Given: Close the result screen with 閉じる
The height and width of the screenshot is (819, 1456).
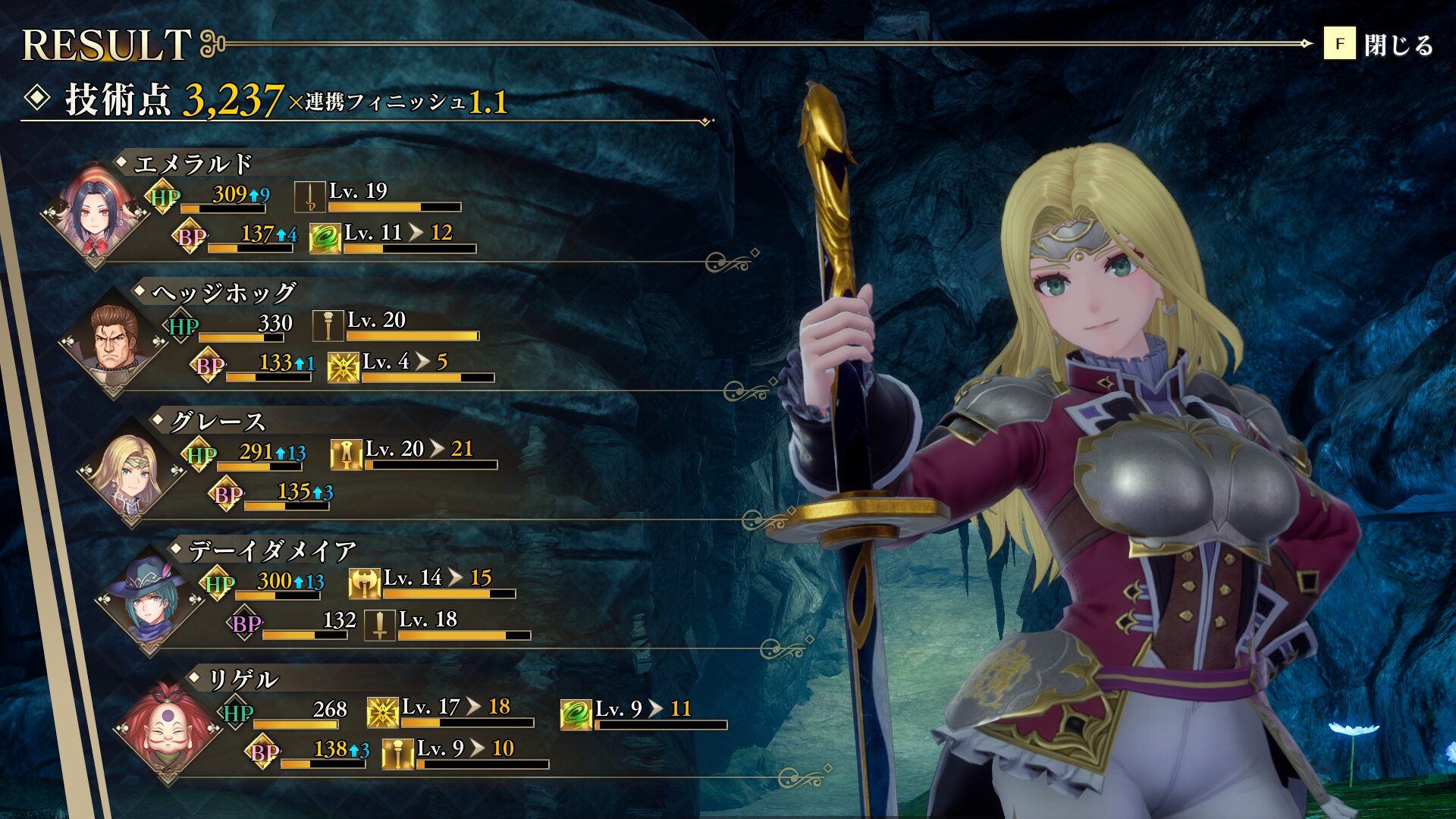Looking at the screenshot, I should tap(1379, 45).
